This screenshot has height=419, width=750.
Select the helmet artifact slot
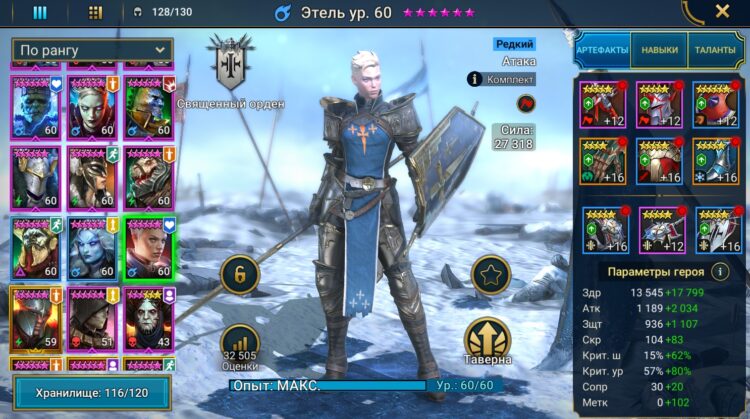click(x=660, y=105)
